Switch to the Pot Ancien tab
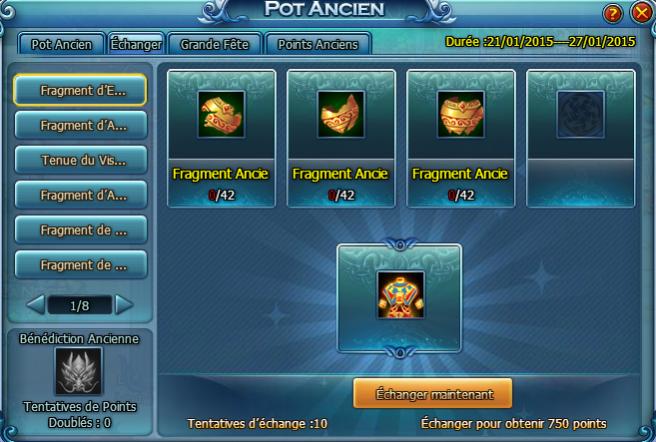Image resolution: width=656 pixels, height=442 pixels. (61, 44)
